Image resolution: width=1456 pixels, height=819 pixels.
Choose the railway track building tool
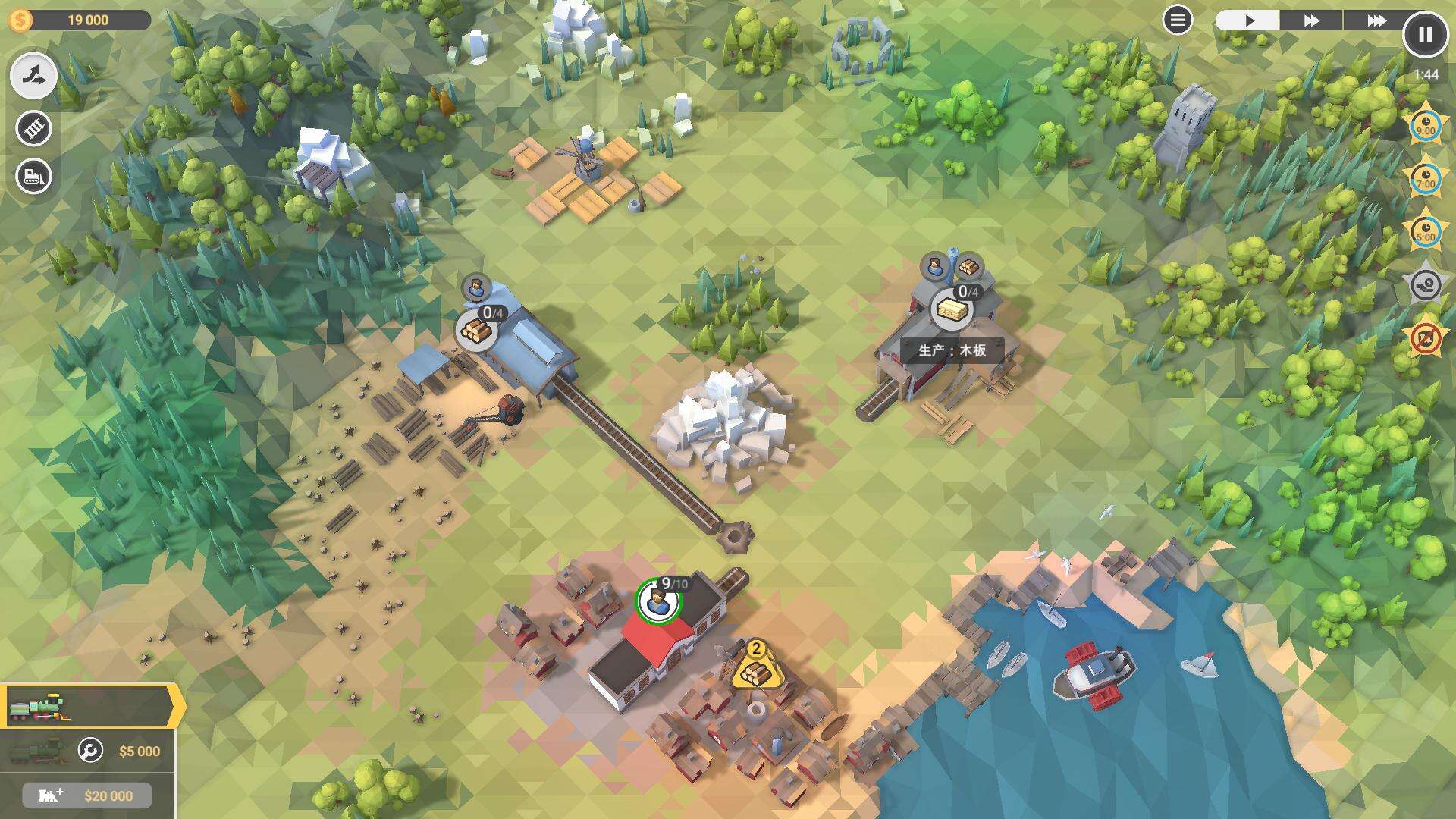click(x=33, y=128)
